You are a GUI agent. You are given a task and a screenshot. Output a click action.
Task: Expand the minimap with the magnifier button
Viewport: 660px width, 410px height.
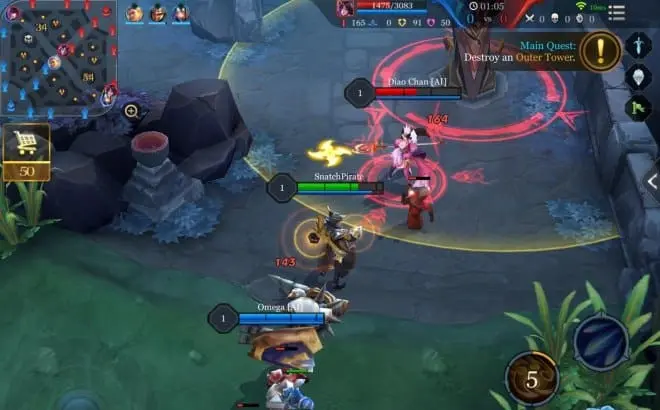[131, 111]
